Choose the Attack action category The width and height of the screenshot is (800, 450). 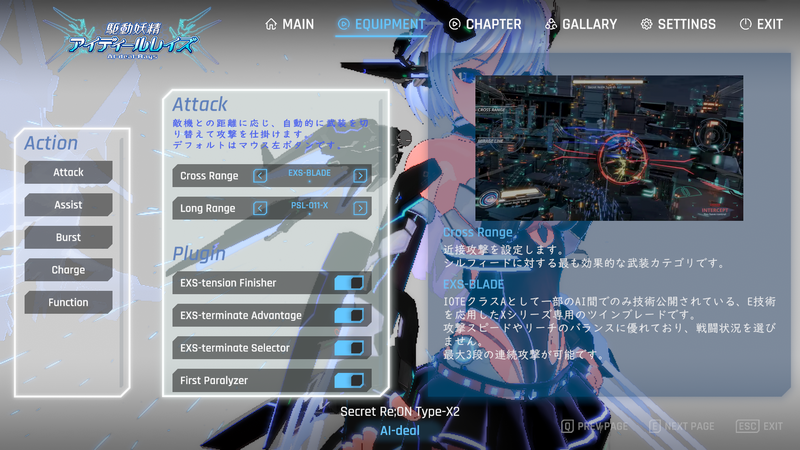68,172
